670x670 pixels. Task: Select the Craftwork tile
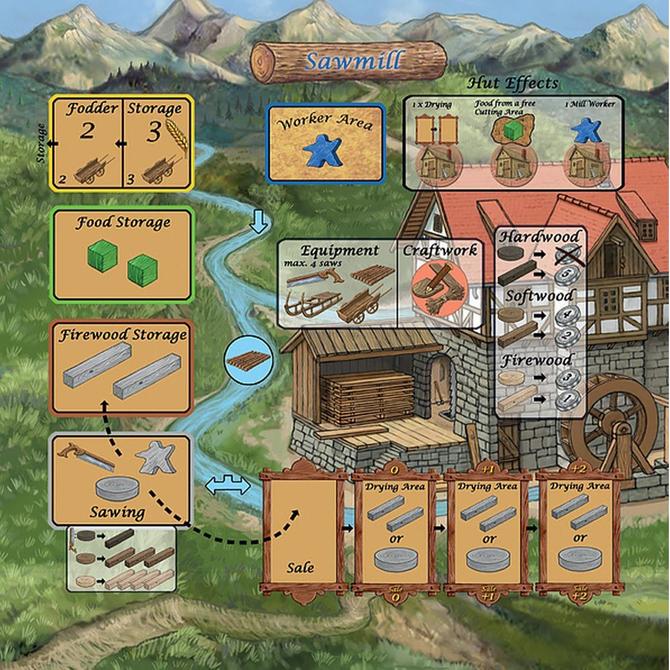(441, 281)
